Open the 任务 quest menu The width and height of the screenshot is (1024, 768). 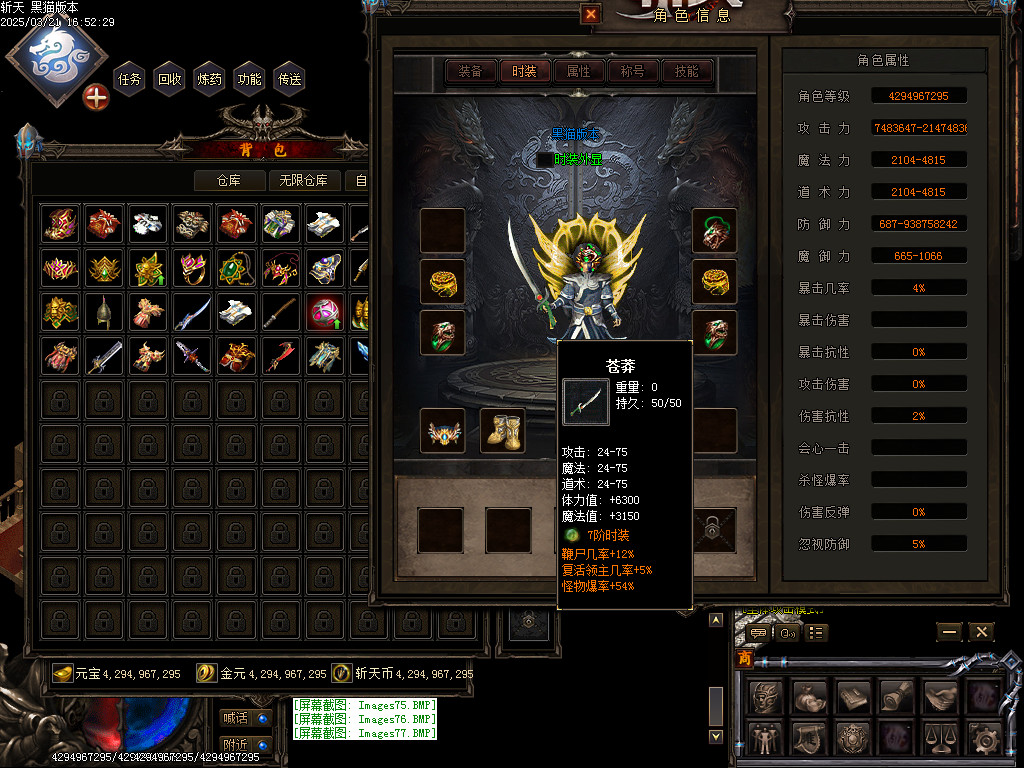pyautogui.click(x=130, y=79)
